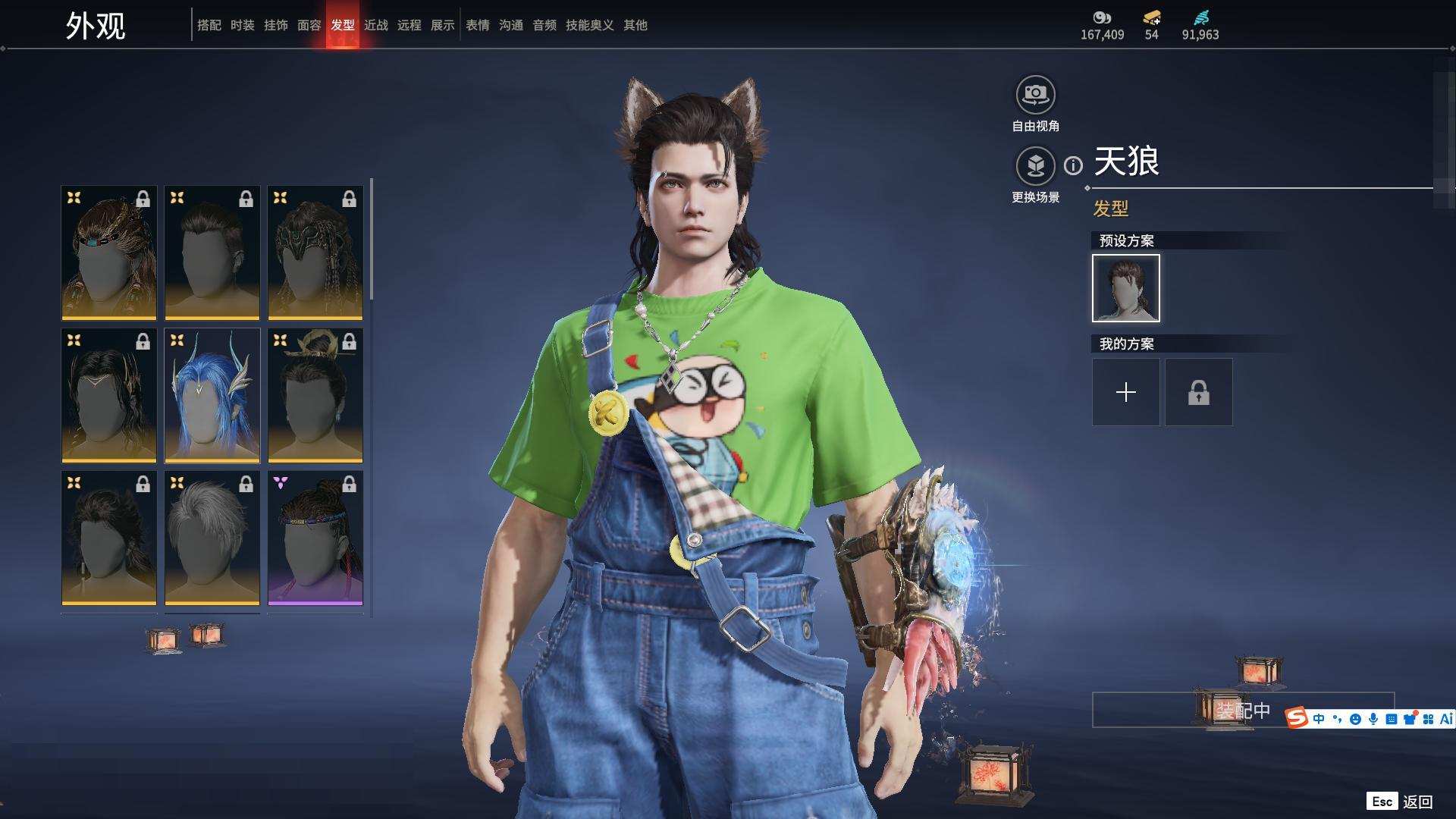
Task: Add a new scheme with the plus slot
Action: click(1125, 392)
